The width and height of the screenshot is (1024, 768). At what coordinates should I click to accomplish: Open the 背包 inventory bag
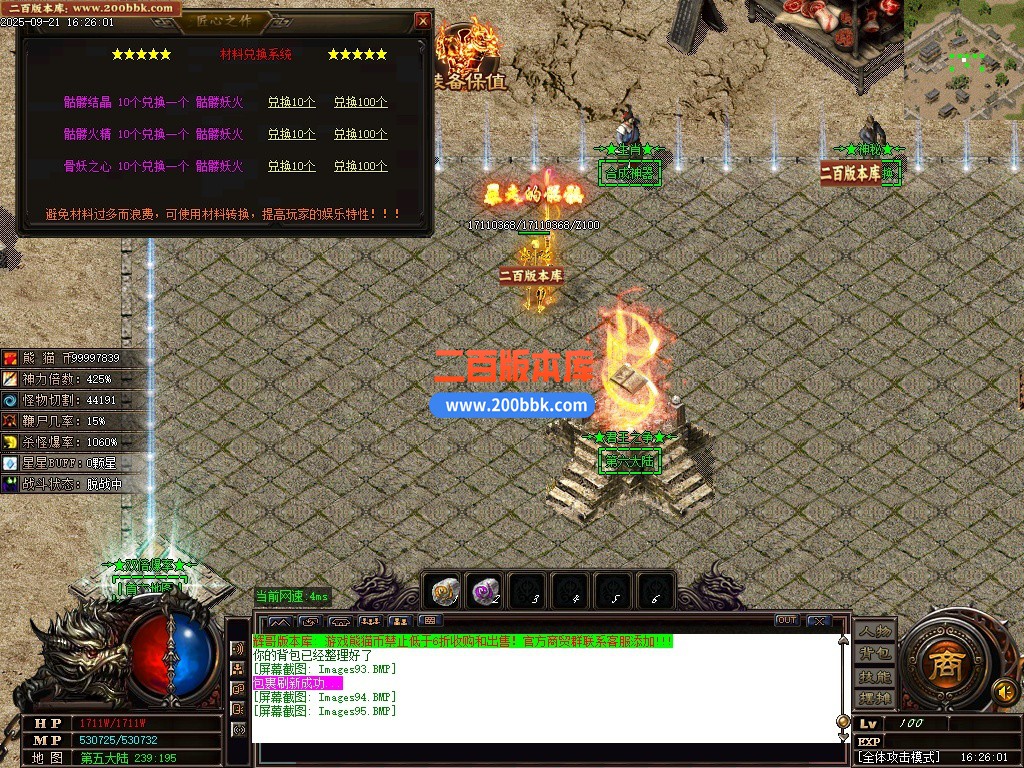pyautogui.click(x=874, y=653)
